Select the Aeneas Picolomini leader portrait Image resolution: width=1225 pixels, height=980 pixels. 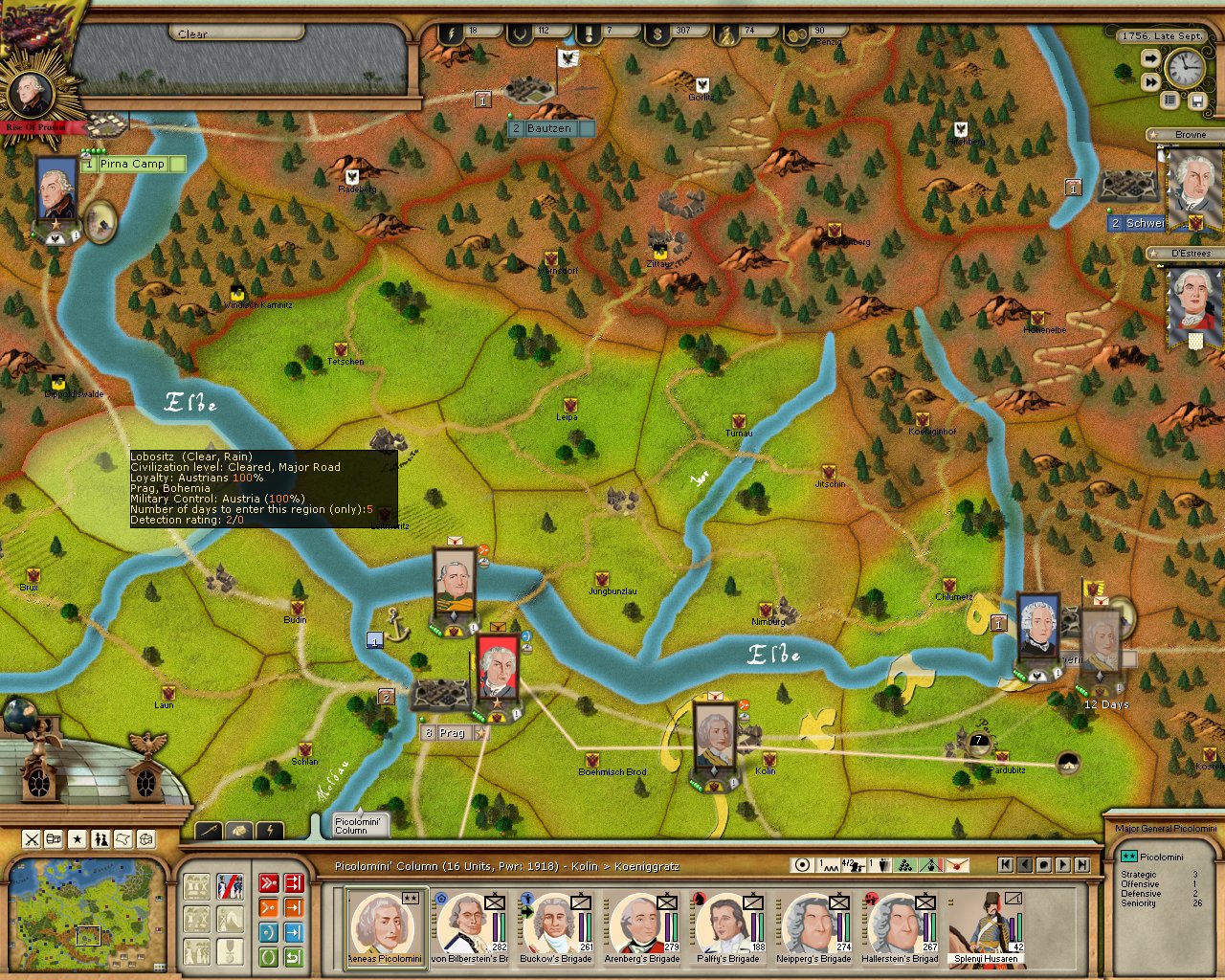tap(385, 926)
